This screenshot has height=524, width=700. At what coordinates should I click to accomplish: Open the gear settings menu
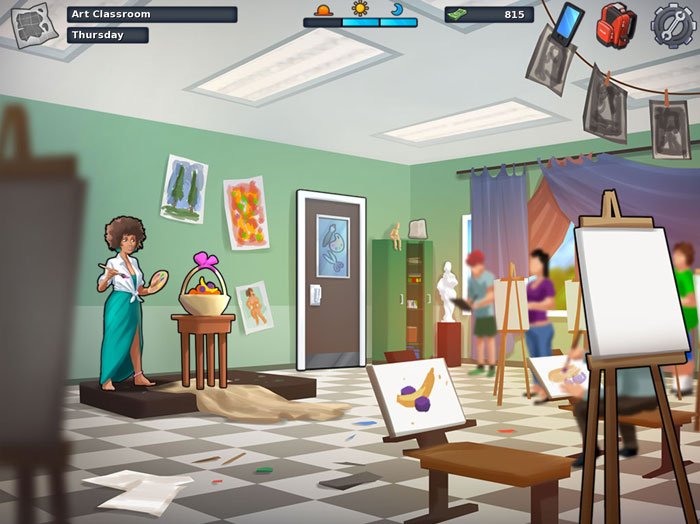pos(673,24)
